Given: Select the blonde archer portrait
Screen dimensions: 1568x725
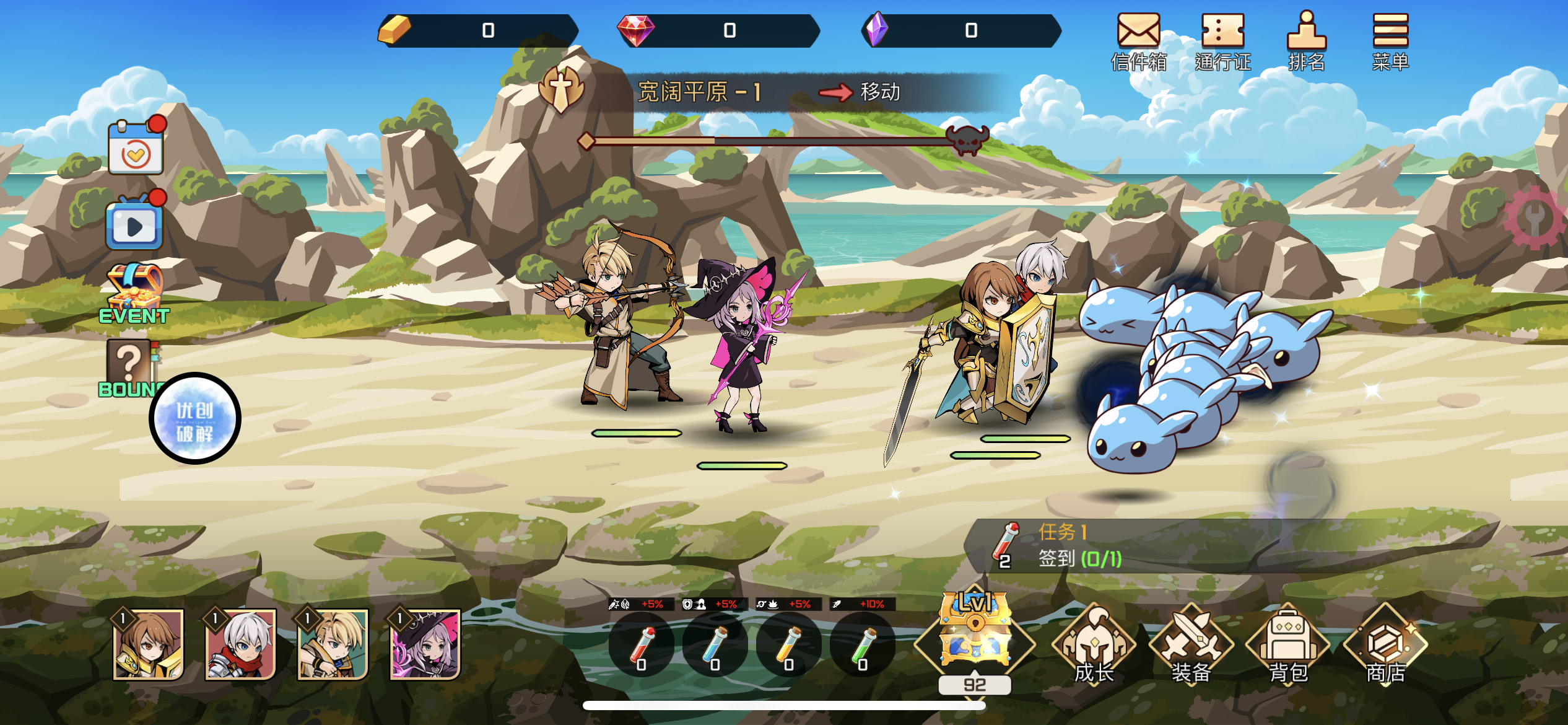Looking at the screenshot, I should [x=333, y=644].
